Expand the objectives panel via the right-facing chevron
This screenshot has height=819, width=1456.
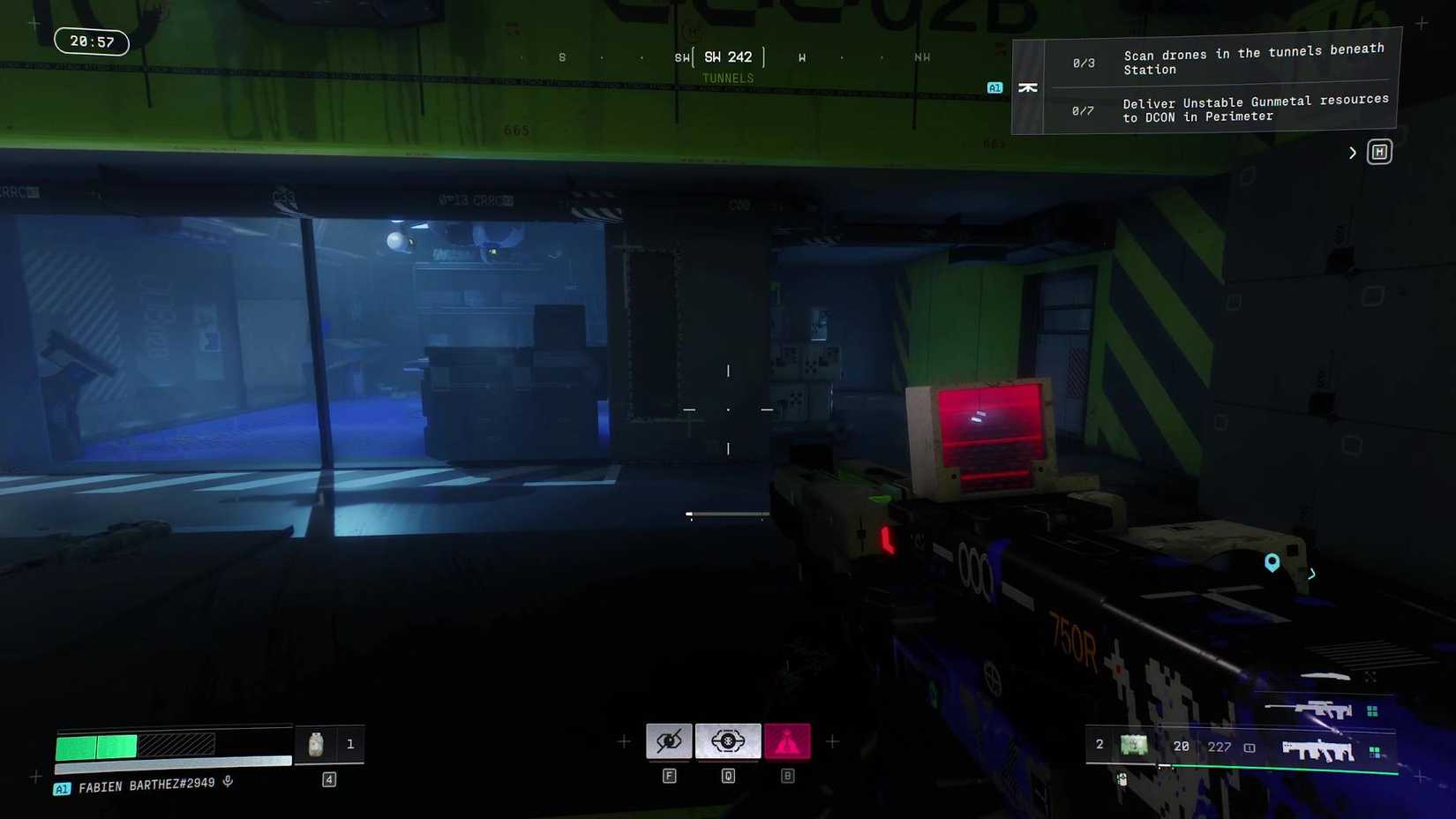[x=1352, y=152]
